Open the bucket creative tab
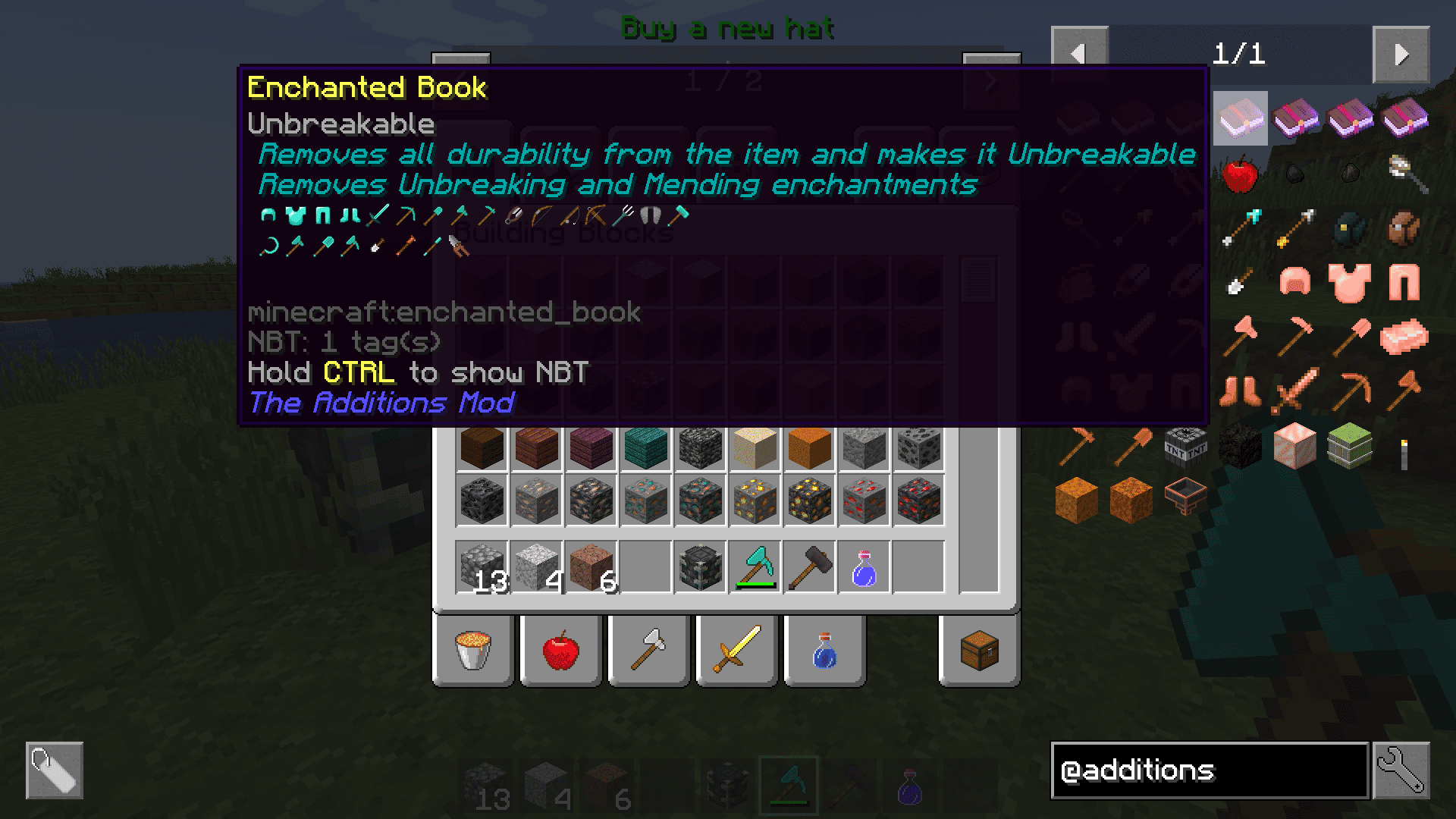Viewport: 1456px width, 819px height. coord(473,651)
